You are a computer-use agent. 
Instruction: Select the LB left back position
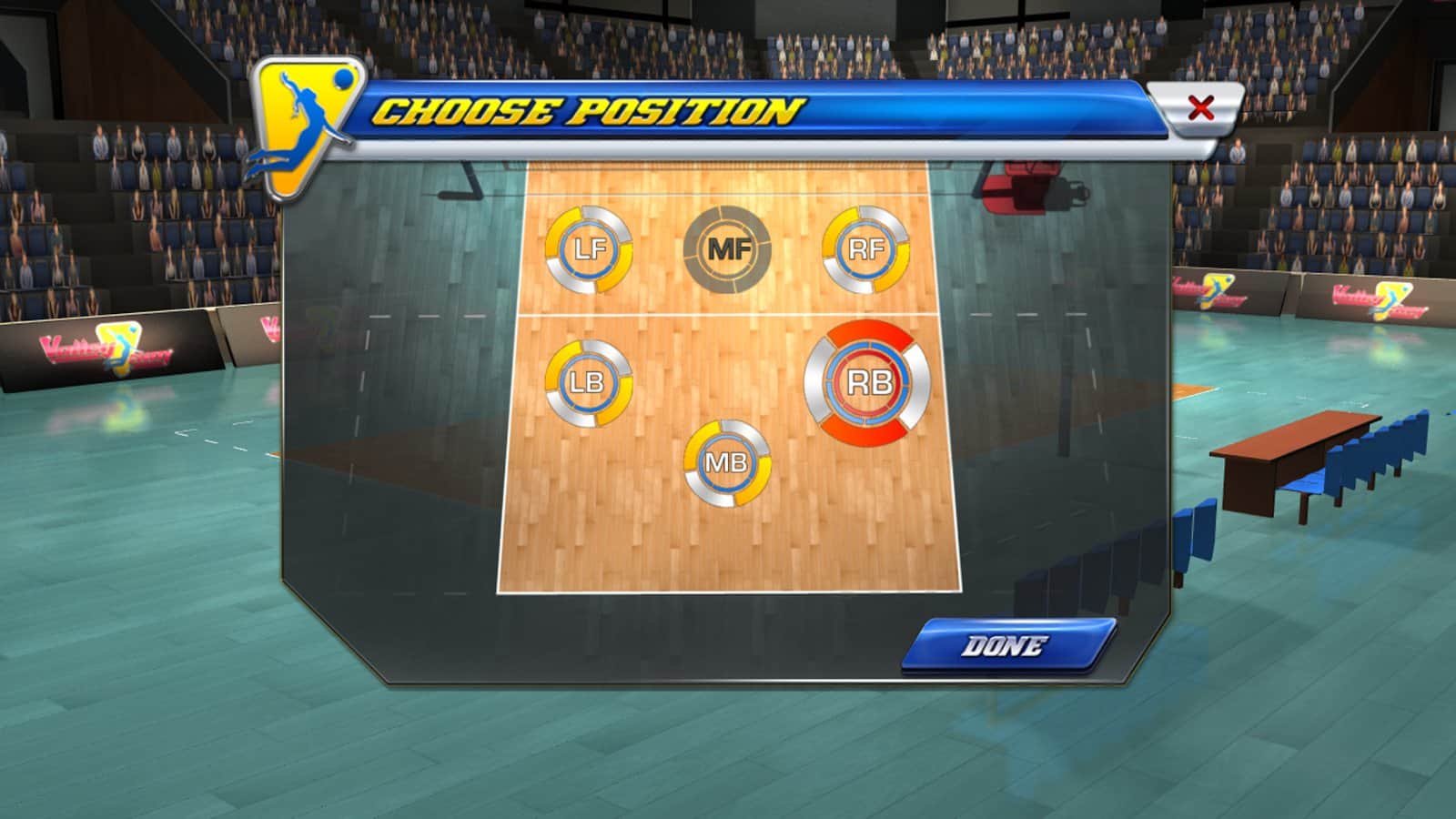point(589,383)
